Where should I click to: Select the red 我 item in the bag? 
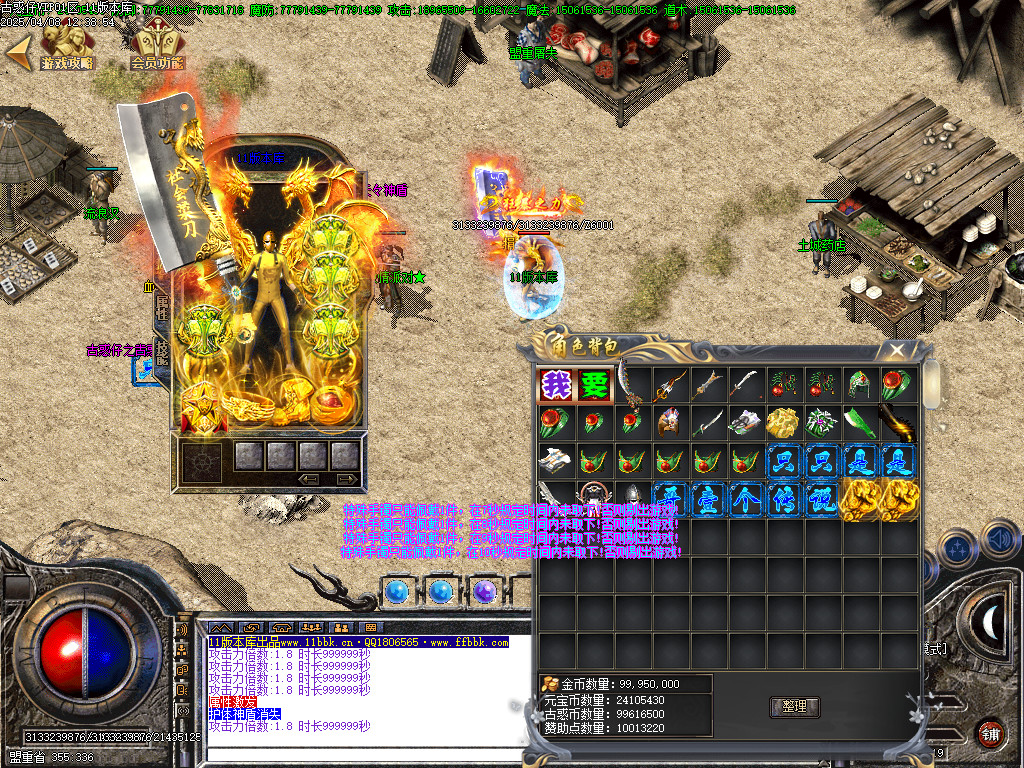pyautogui.click(x=556, y=385)
